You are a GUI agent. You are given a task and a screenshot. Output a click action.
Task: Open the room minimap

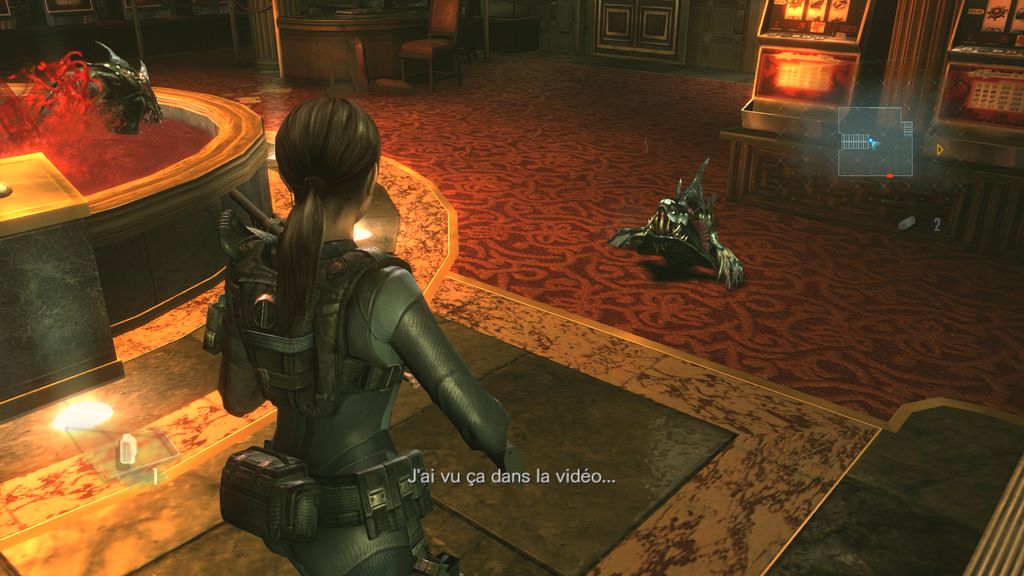pyautogui.click(x=875, y=142)
